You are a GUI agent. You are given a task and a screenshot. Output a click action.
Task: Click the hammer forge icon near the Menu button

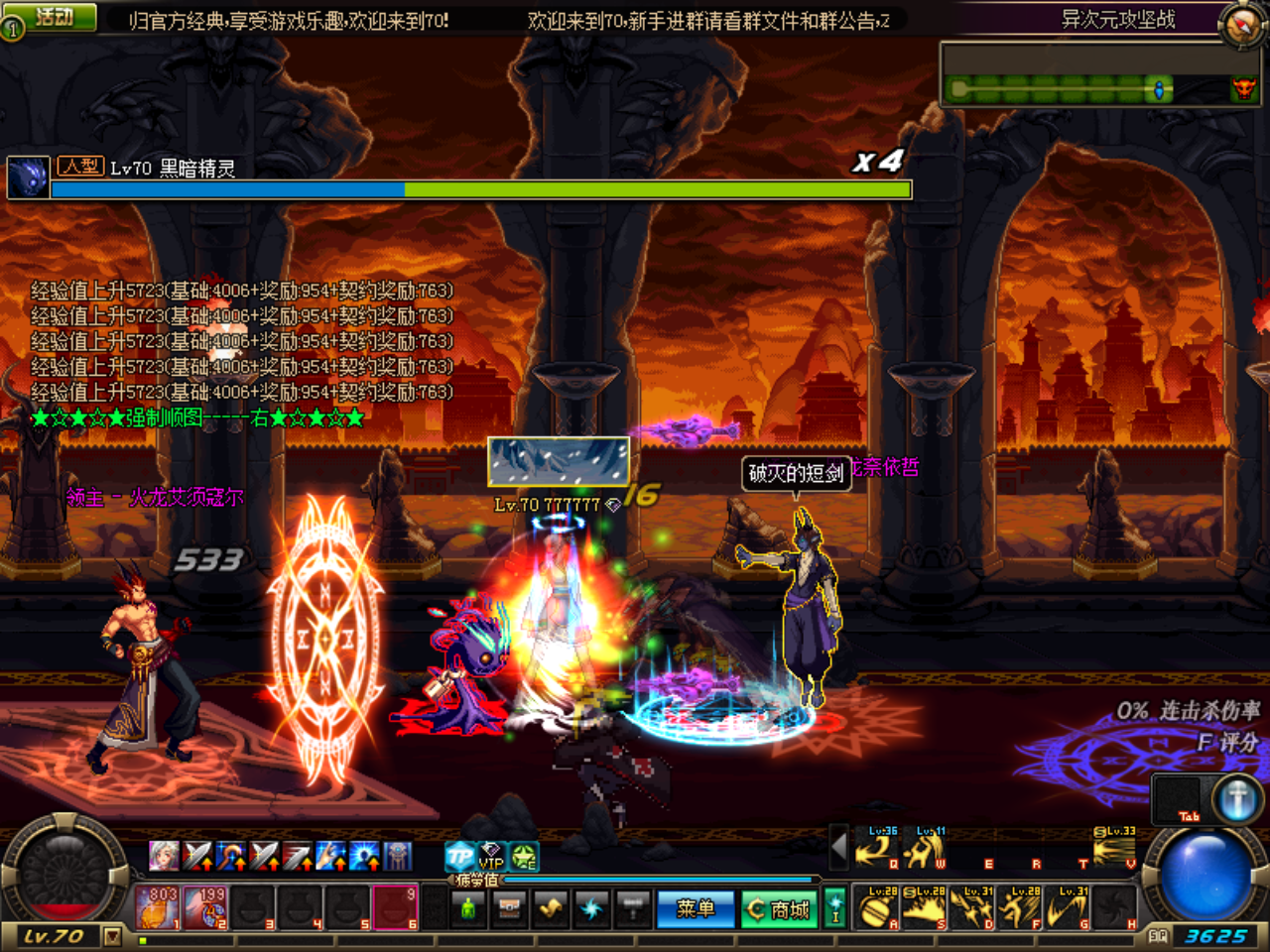click(633, 907)
